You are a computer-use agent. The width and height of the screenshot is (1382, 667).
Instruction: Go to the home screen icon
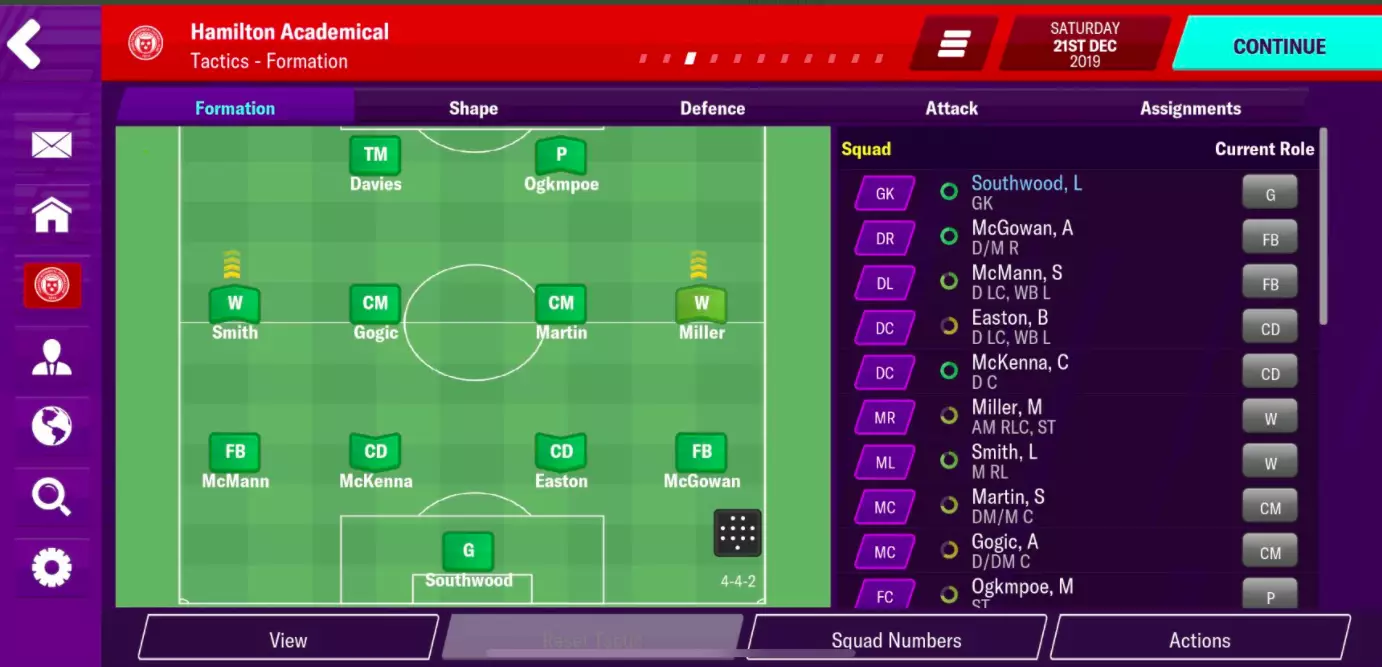51,215
